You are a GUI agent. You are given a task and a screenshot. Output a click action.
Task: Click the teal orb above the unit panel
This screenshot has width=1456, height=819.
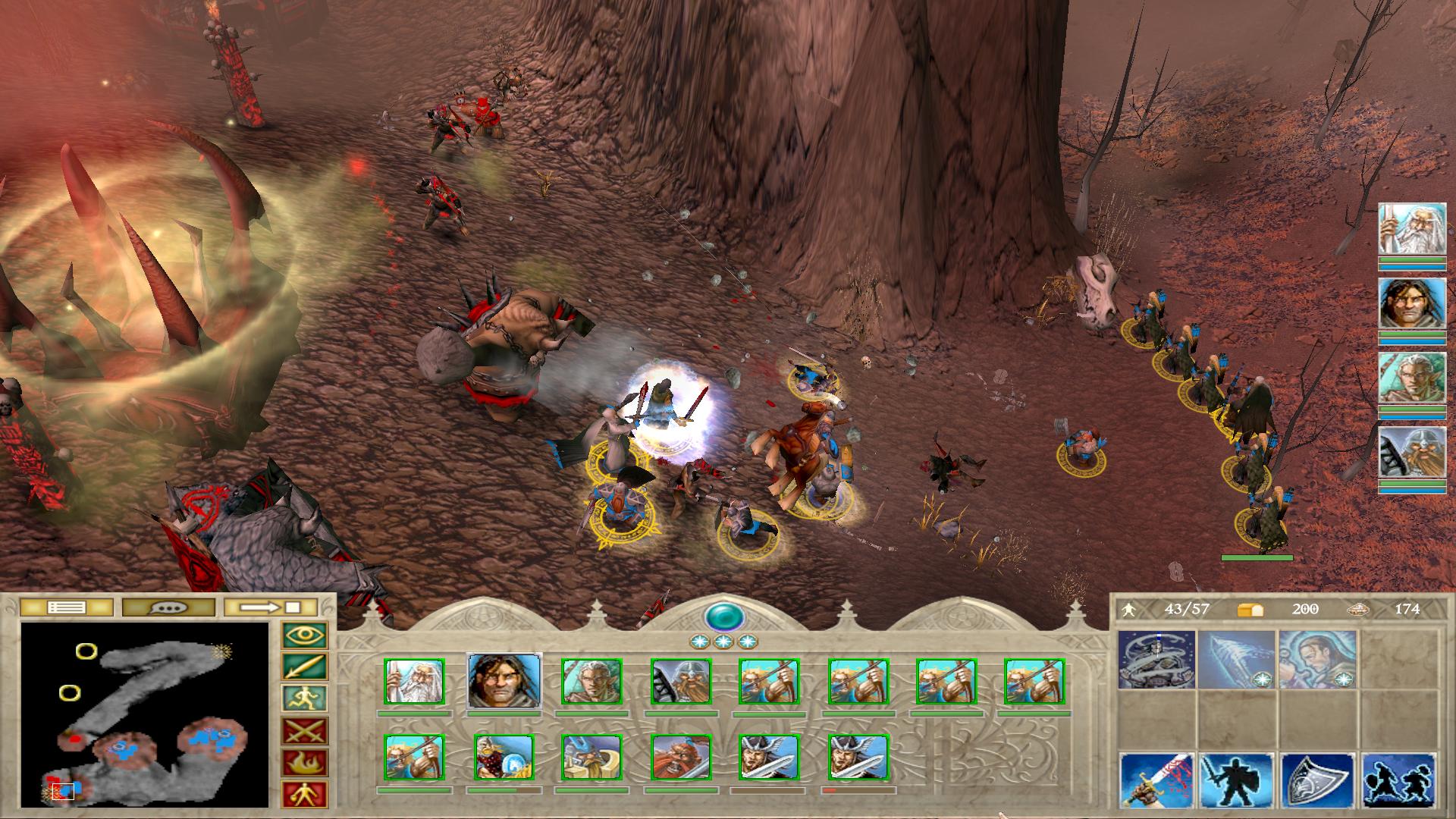pyautogui.click(x=723, y=617)
